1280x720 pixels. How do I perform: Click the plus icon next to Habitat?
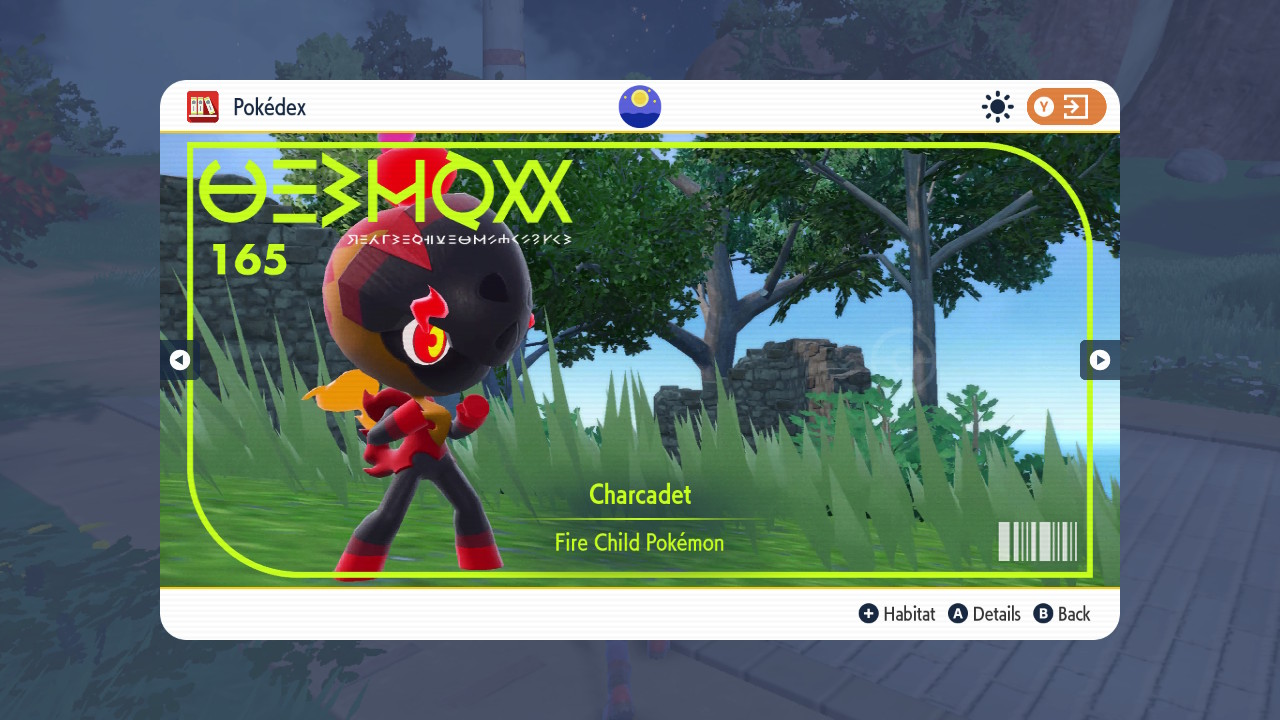pyautogui.click(x=869, y=613)
